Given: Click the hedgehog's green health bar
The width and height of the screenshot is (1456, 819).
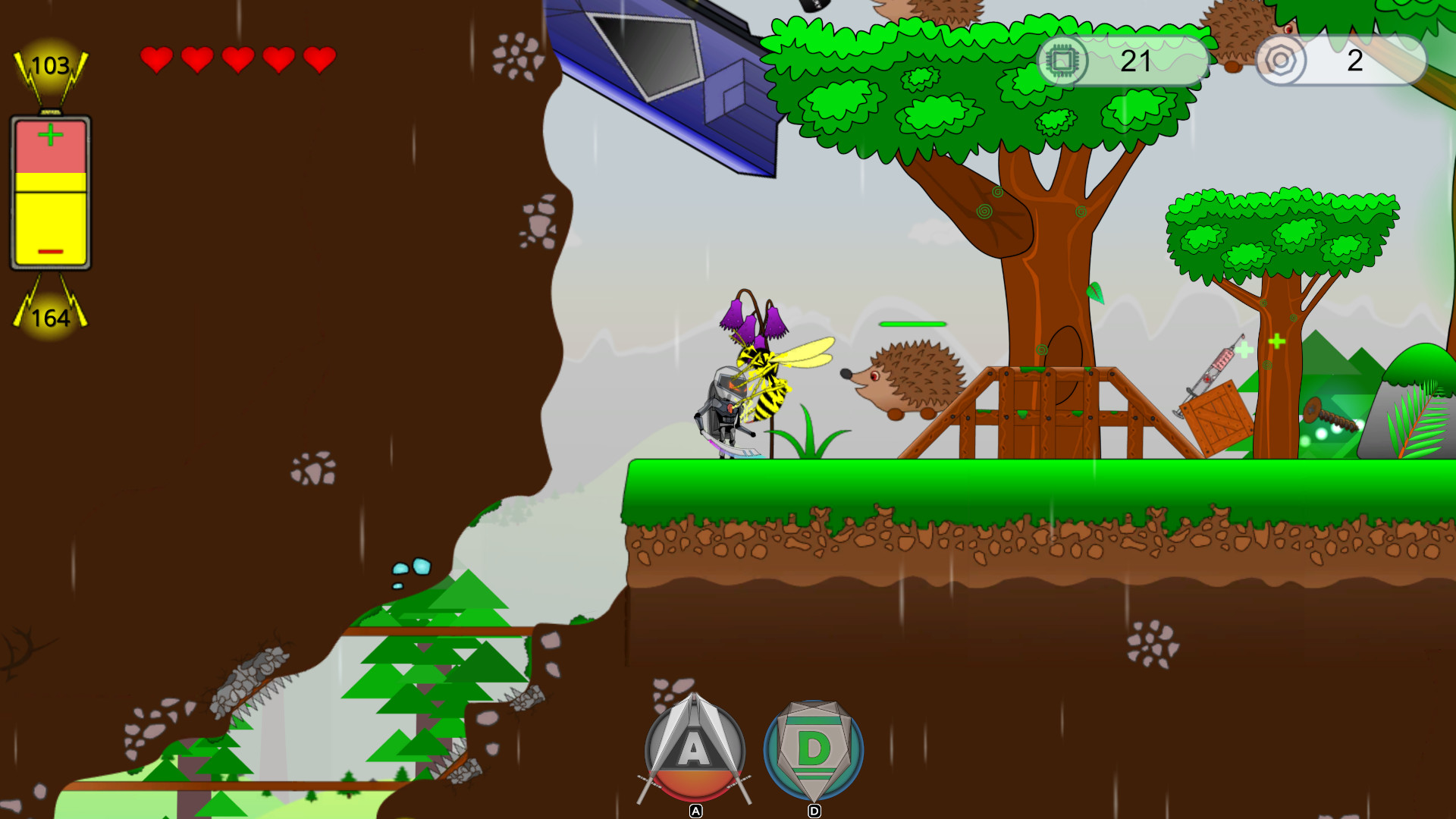Looking at the screenshot, I should [912, 323].
